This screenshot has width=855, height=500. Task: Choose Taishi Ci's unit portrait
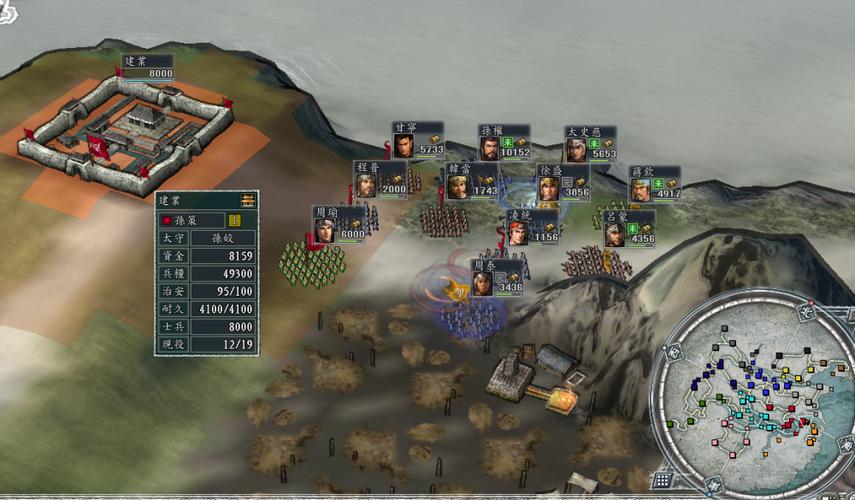point(576,149)
